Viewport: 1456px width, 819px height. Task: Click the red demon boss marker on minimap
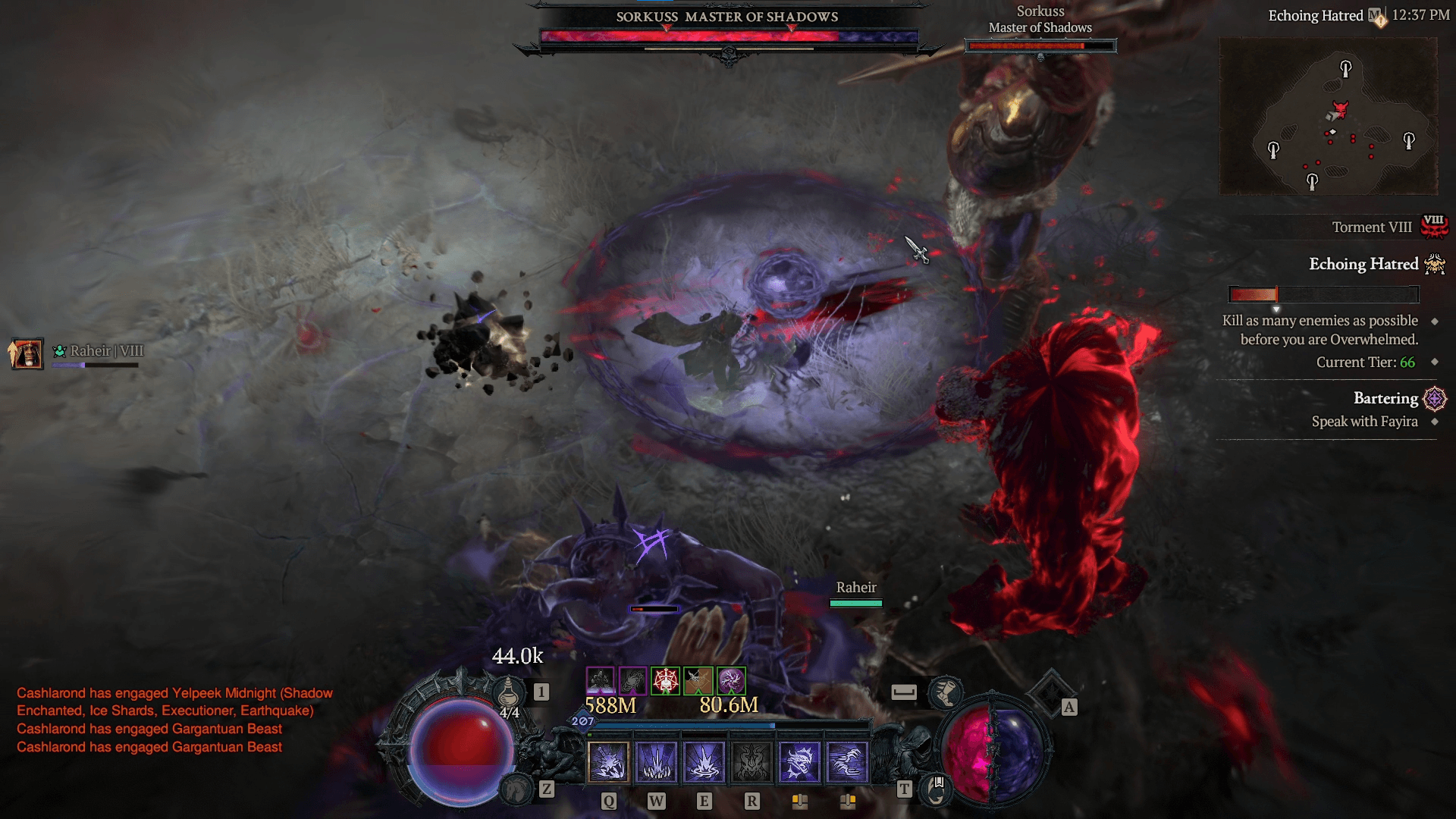[1341, 109]
